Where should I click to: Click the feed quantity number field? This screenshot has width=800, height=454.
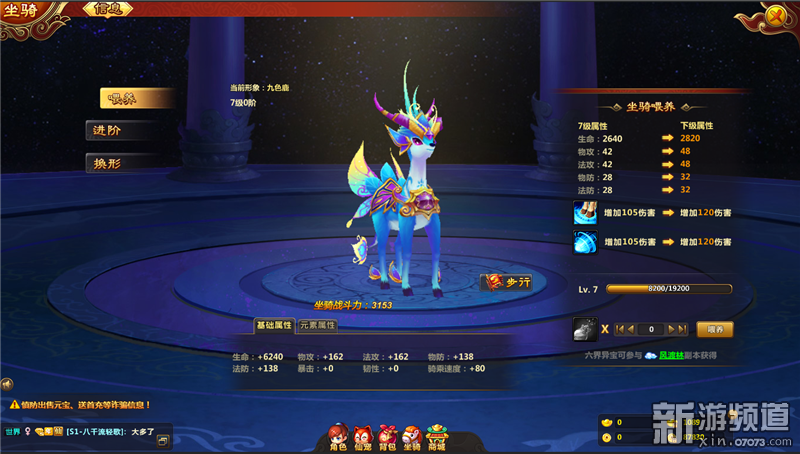(x=651, y=328)
